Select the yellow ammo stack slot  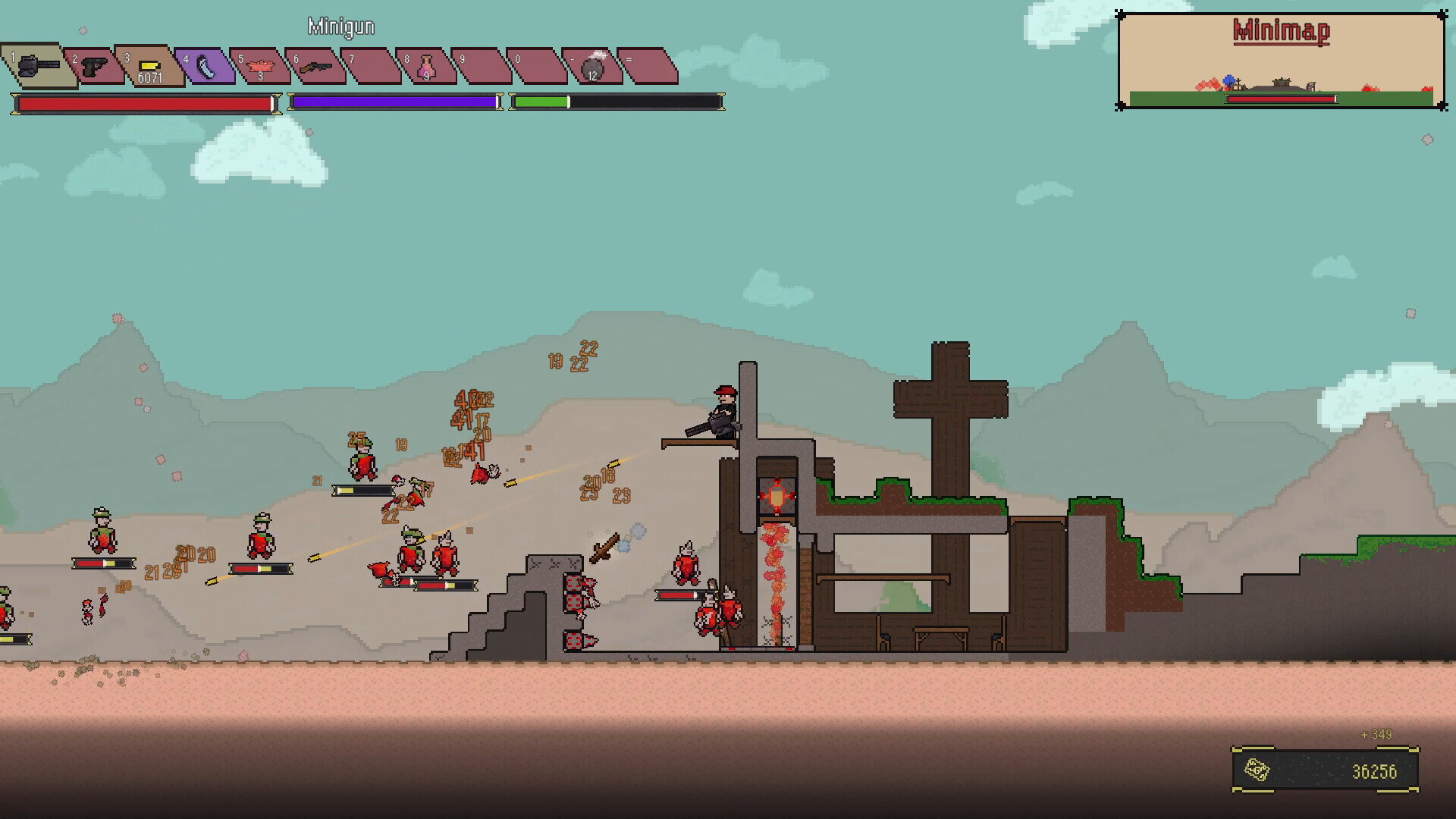[x=149, y=67]
